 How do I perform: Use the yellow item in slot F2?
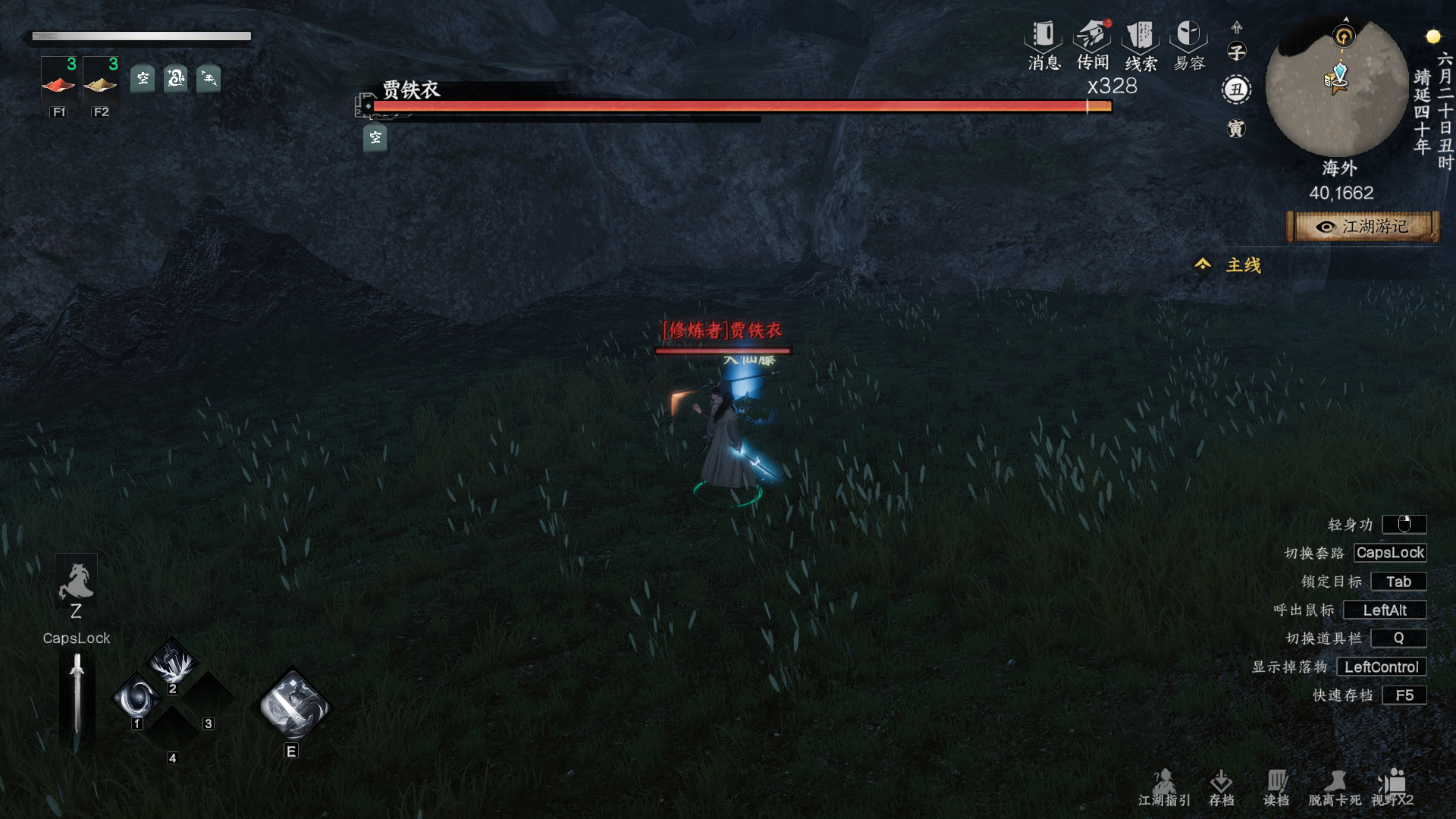(100, 83)
